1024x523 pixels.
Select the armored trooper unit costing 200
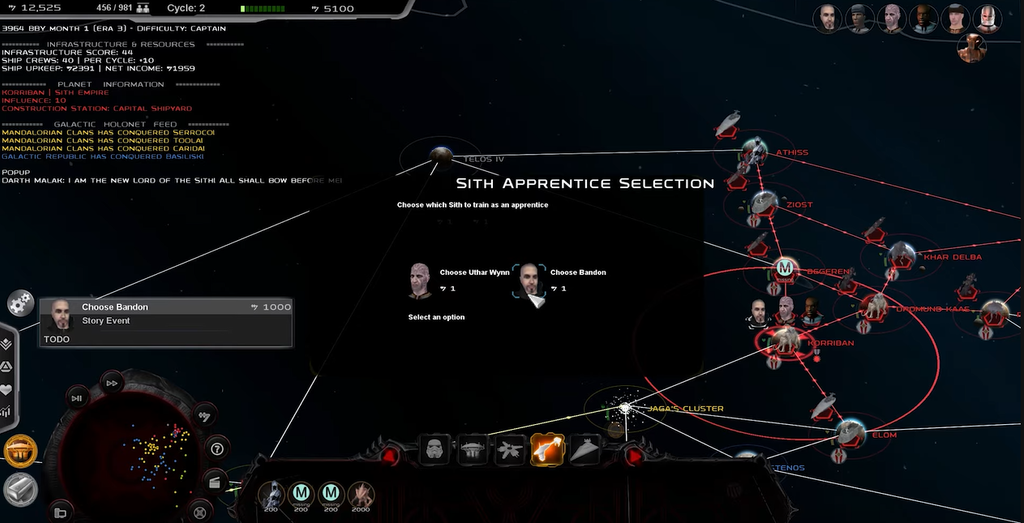[271, 493]
